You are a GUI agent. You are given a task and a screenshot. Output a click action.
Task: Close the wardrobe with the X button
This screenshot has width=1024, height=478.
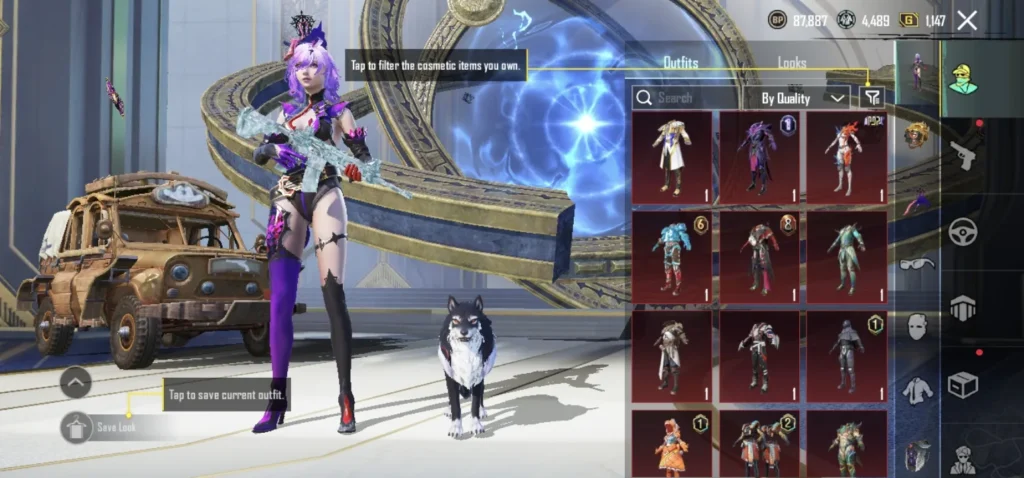click(x=967, y=20)
